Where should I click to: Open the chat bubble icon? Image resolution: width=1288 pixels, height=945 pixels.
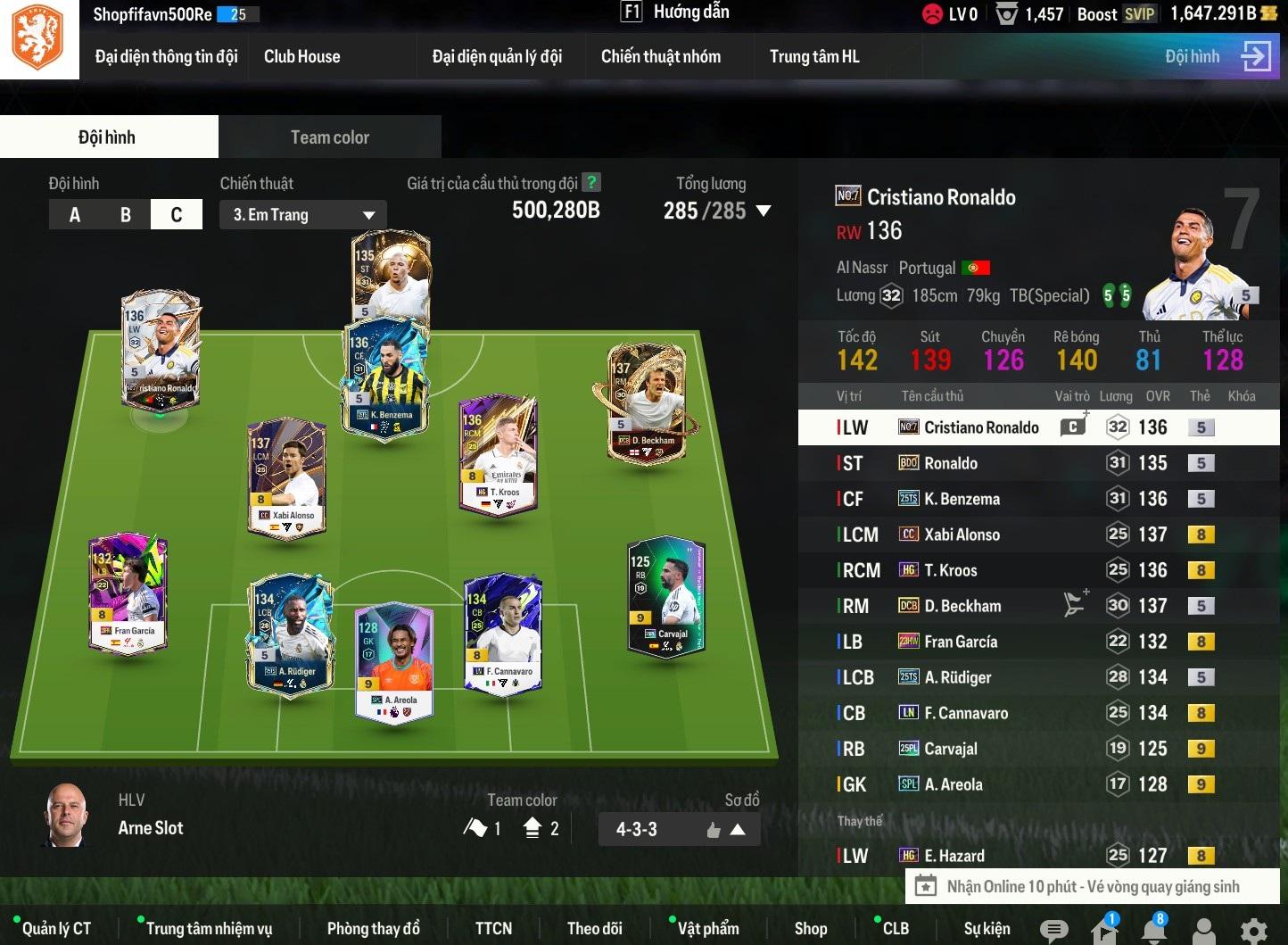[x=1053, y=930]
